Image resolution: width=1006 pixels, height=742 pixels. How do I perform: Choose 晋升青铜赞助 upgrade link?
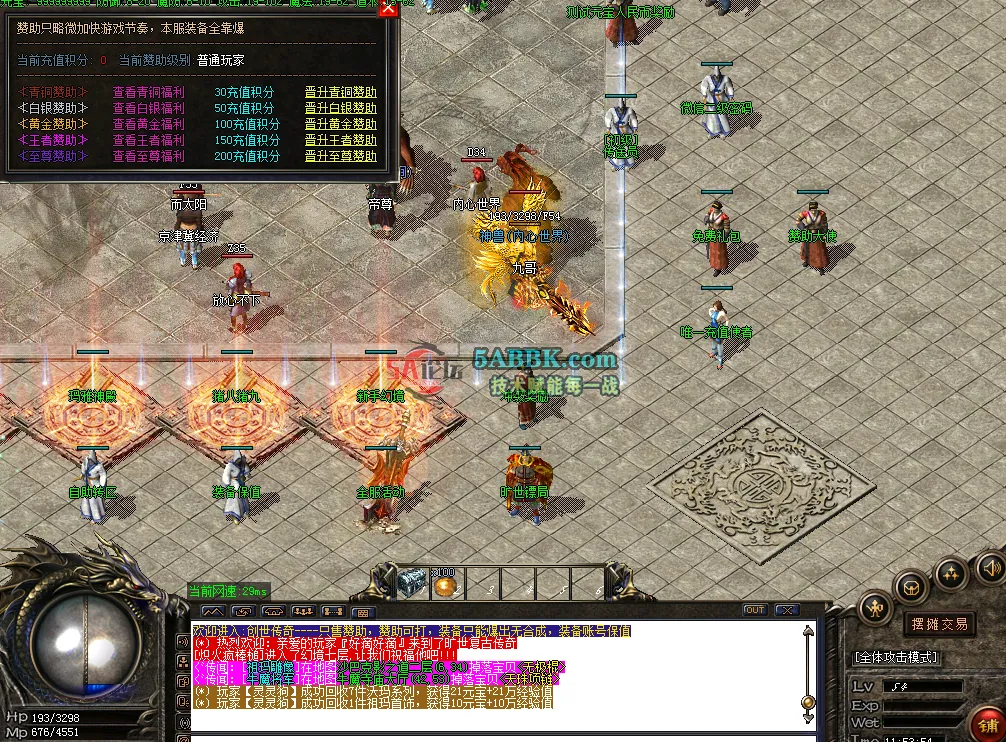340,92
